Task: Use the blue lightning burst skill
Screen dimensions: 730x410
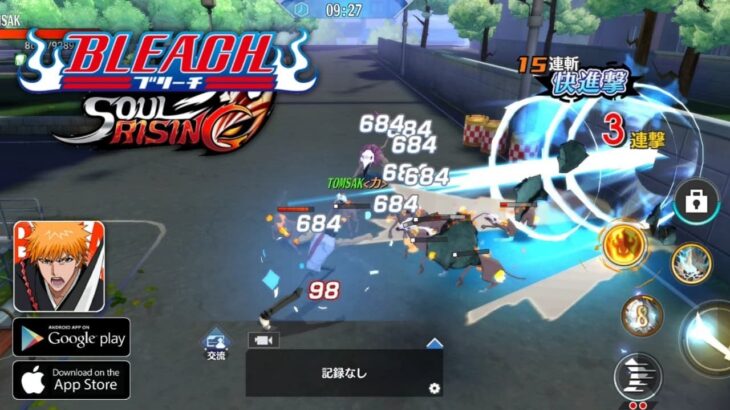Action: tap(690, 264)
